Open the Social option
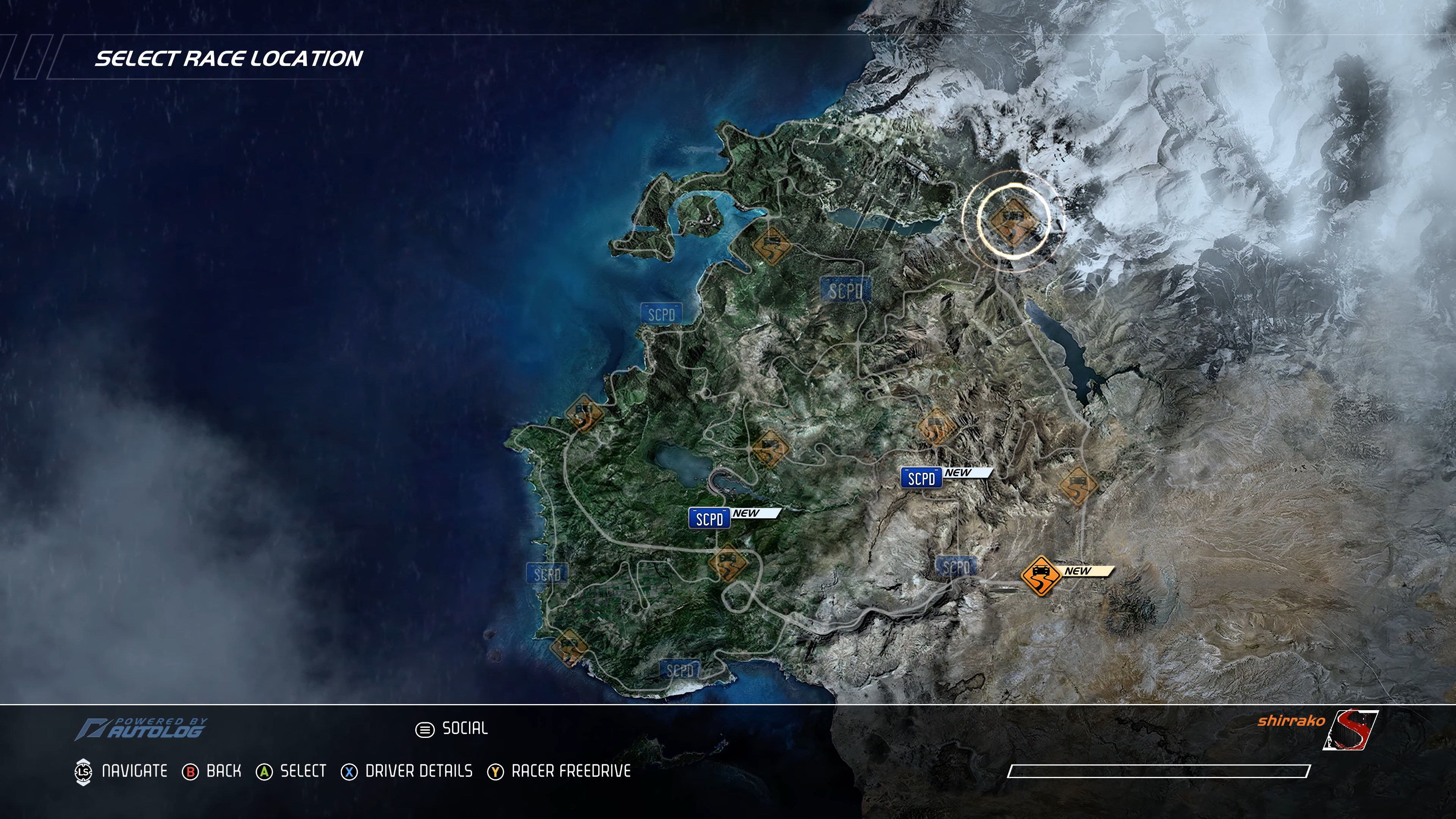The height and width of the screenshot is (819, 1456). 452,728
